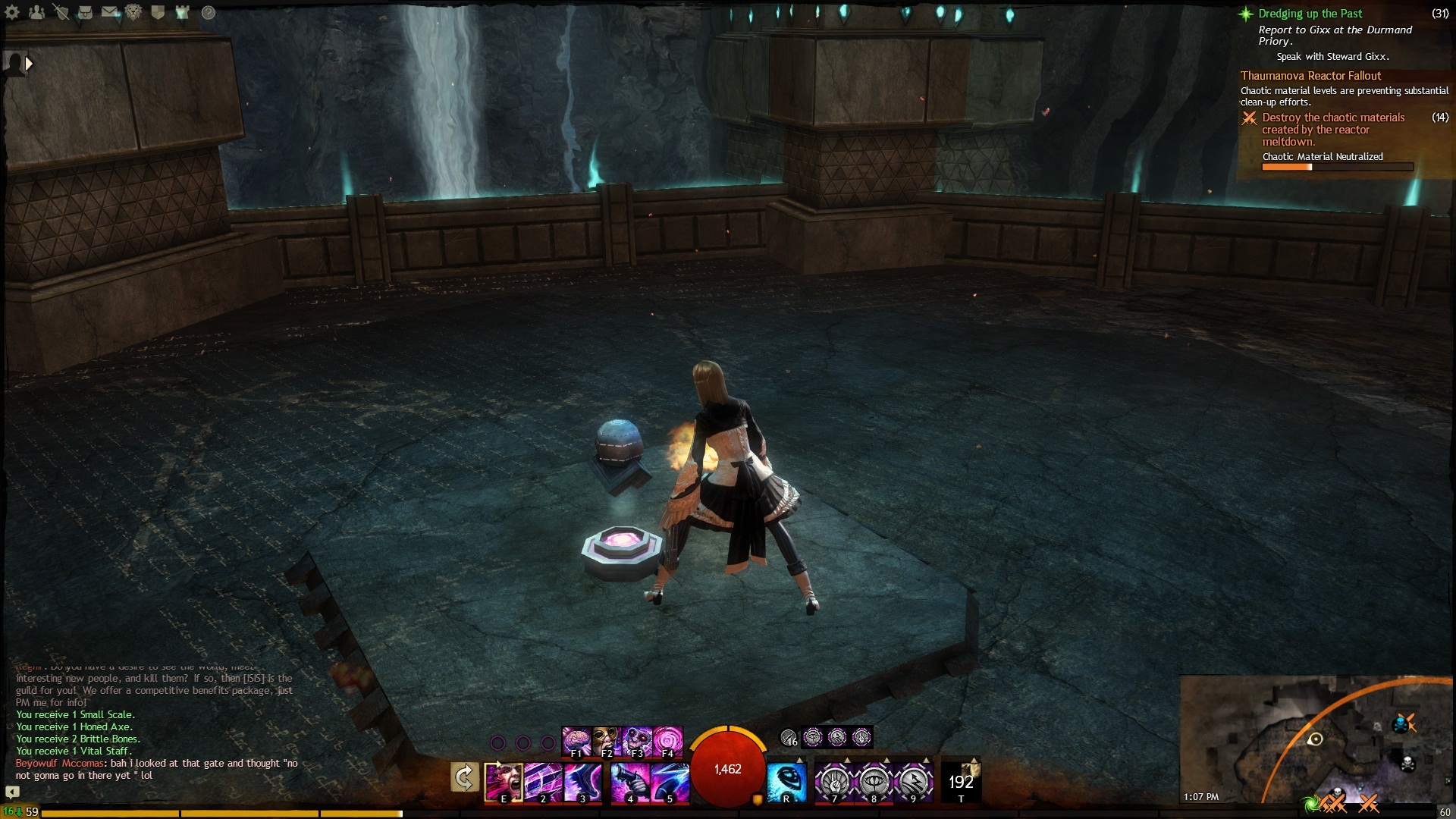Image resolution: width=1456 pixels, height=819 pixels.
Task: Click the party panel arrow below the portrait frame
Action: 29,64
